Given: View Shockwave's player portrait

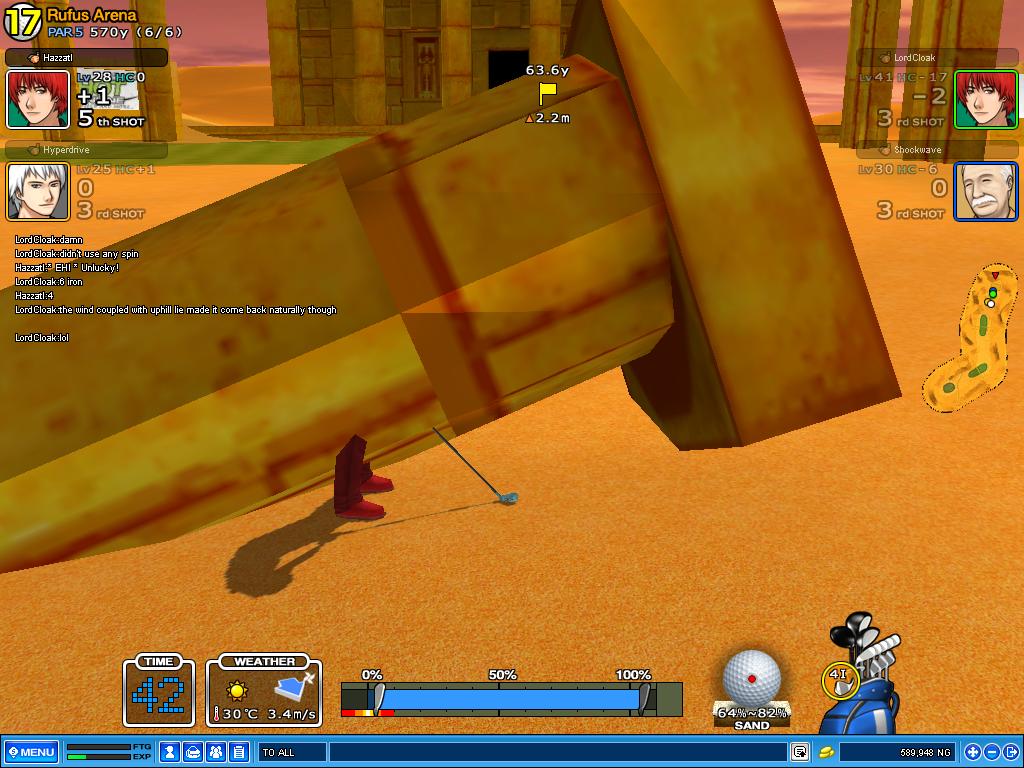Looking at the screenshot, I should coord(985,191).
